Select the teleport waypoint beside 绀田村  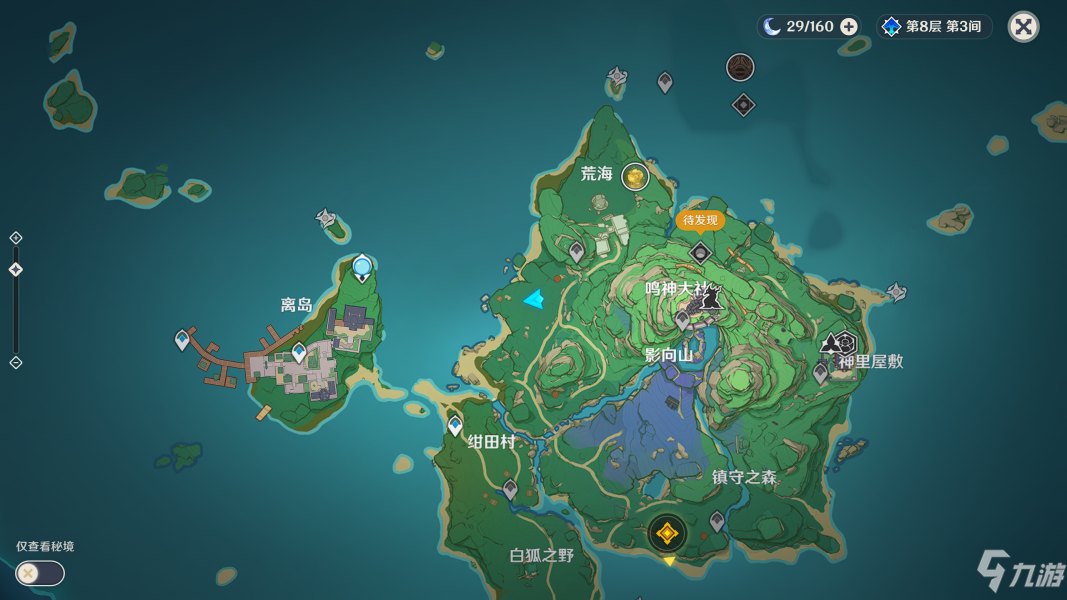455,426
